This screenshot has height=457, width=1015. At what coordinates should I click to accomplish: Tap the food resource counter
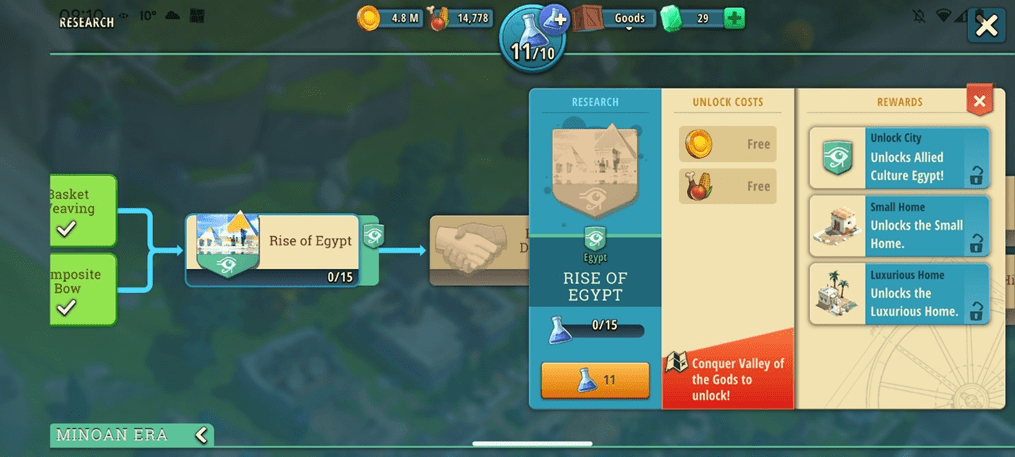click(x=461, y=18)
